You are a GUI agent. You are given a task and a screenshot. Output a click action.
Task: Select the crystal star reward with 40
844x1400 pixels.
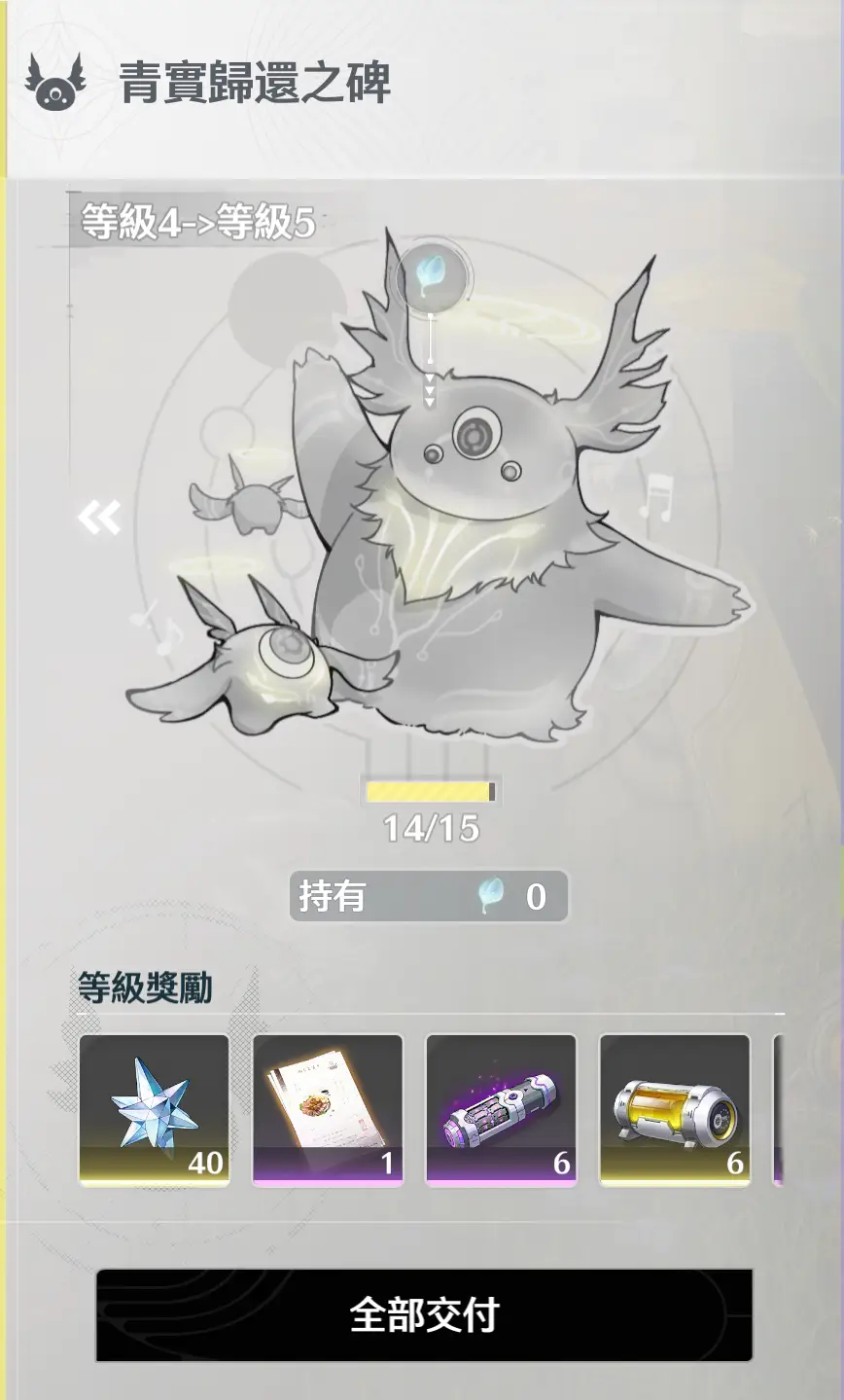154,1110
